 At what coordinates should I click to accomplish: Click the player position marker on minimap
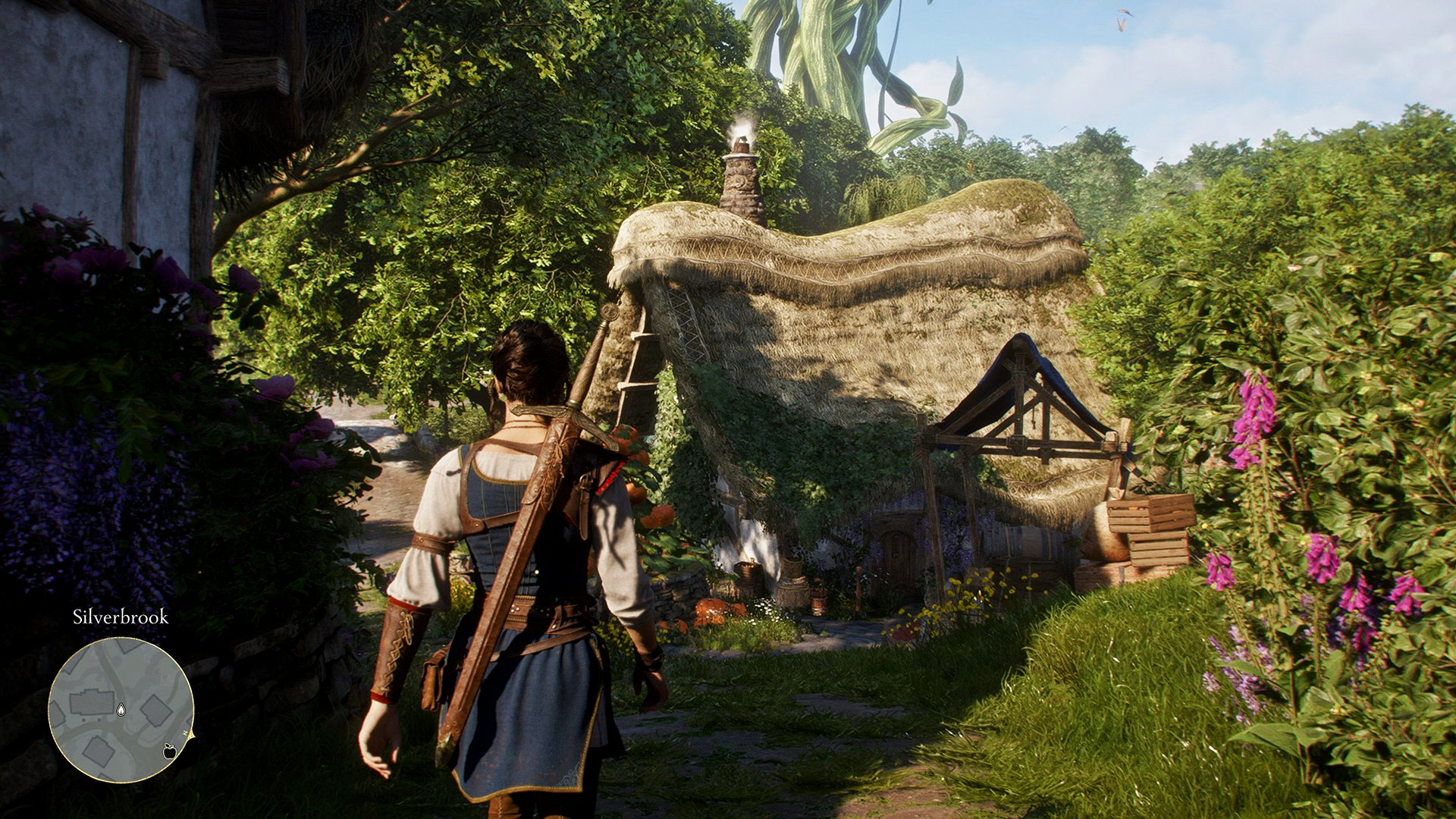click(121, 710)
